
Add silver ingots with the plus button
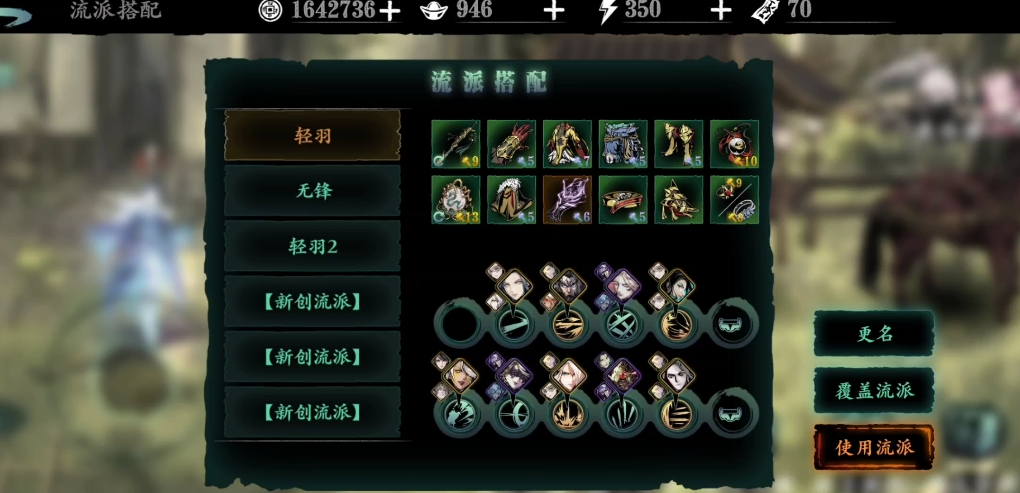pos(553,11)
